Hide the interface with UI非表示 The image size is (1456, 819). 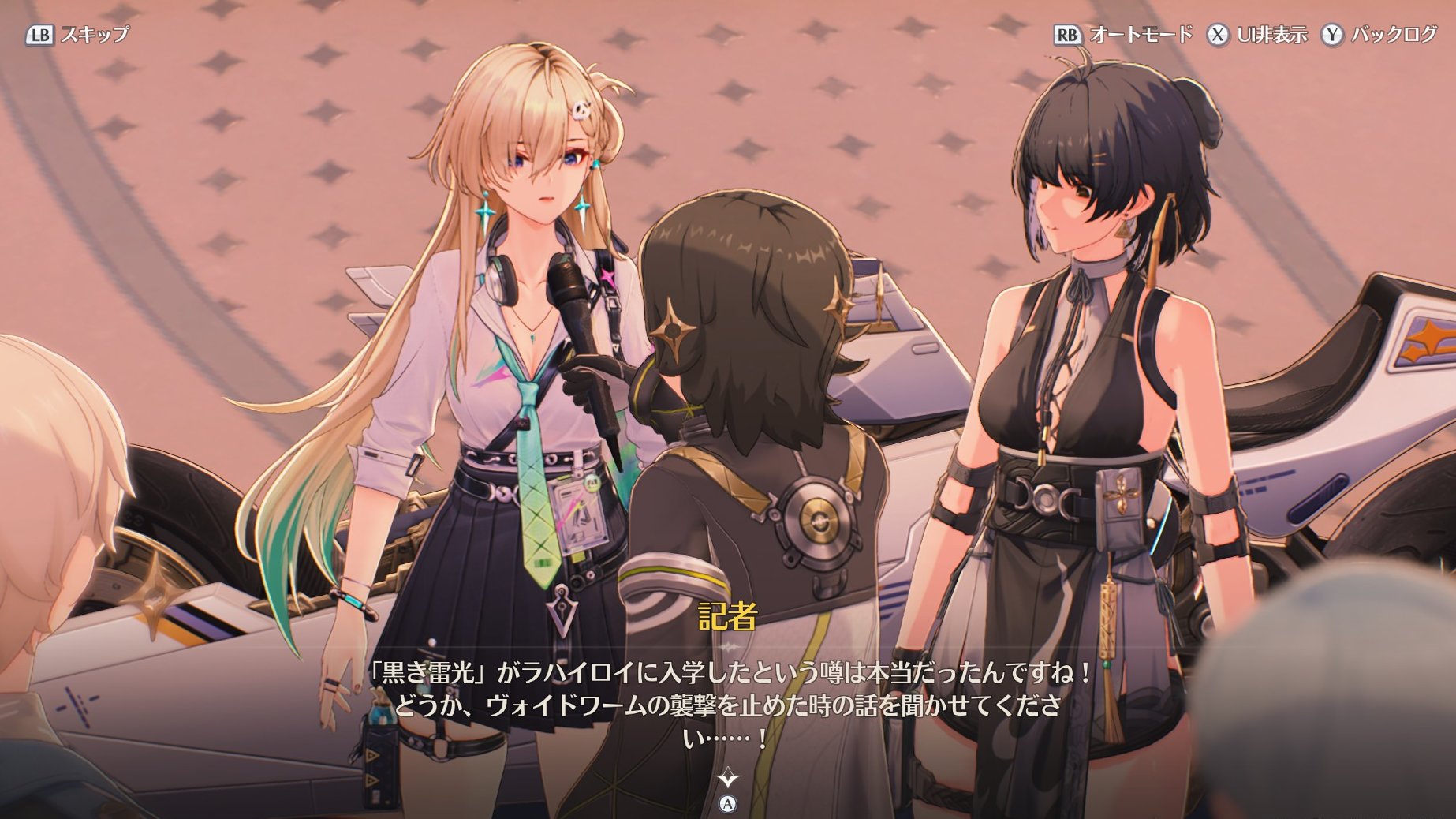coord(1256,35)
